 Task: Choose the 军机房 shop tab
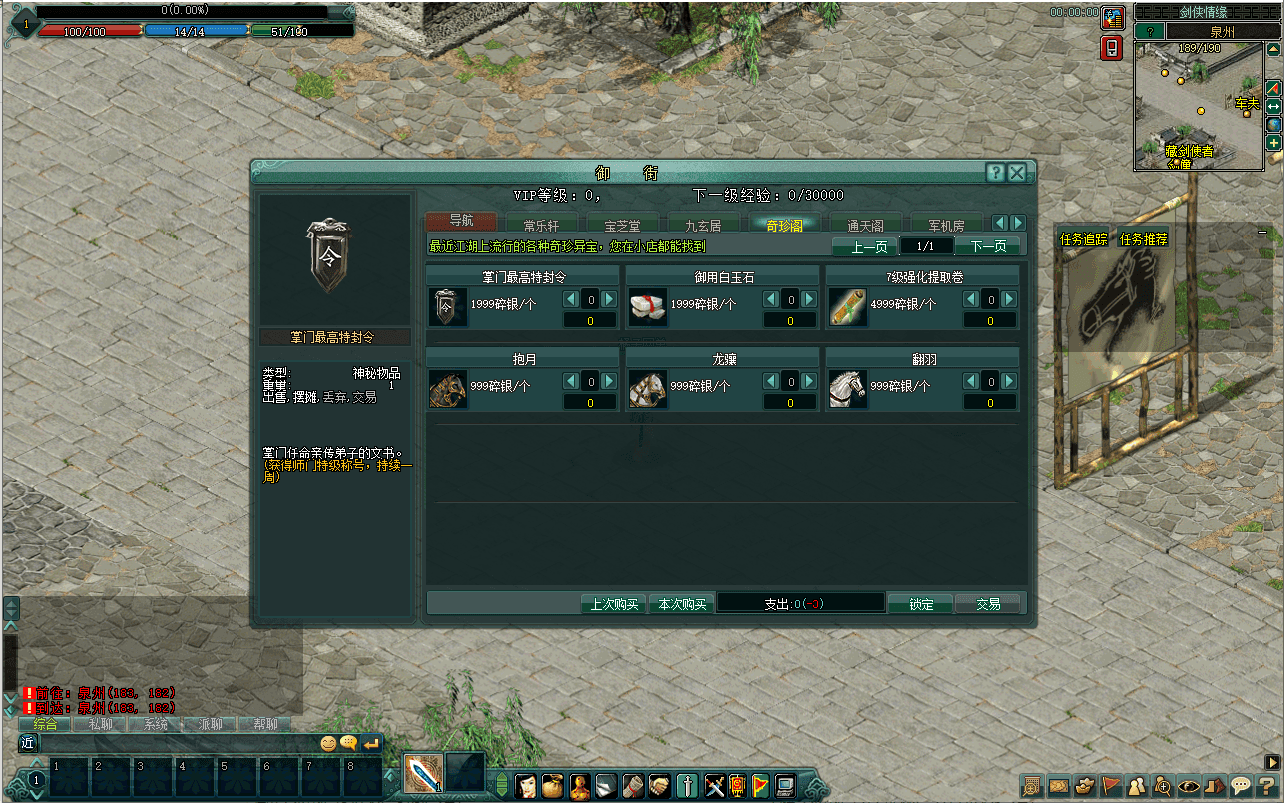click(946, 226)
